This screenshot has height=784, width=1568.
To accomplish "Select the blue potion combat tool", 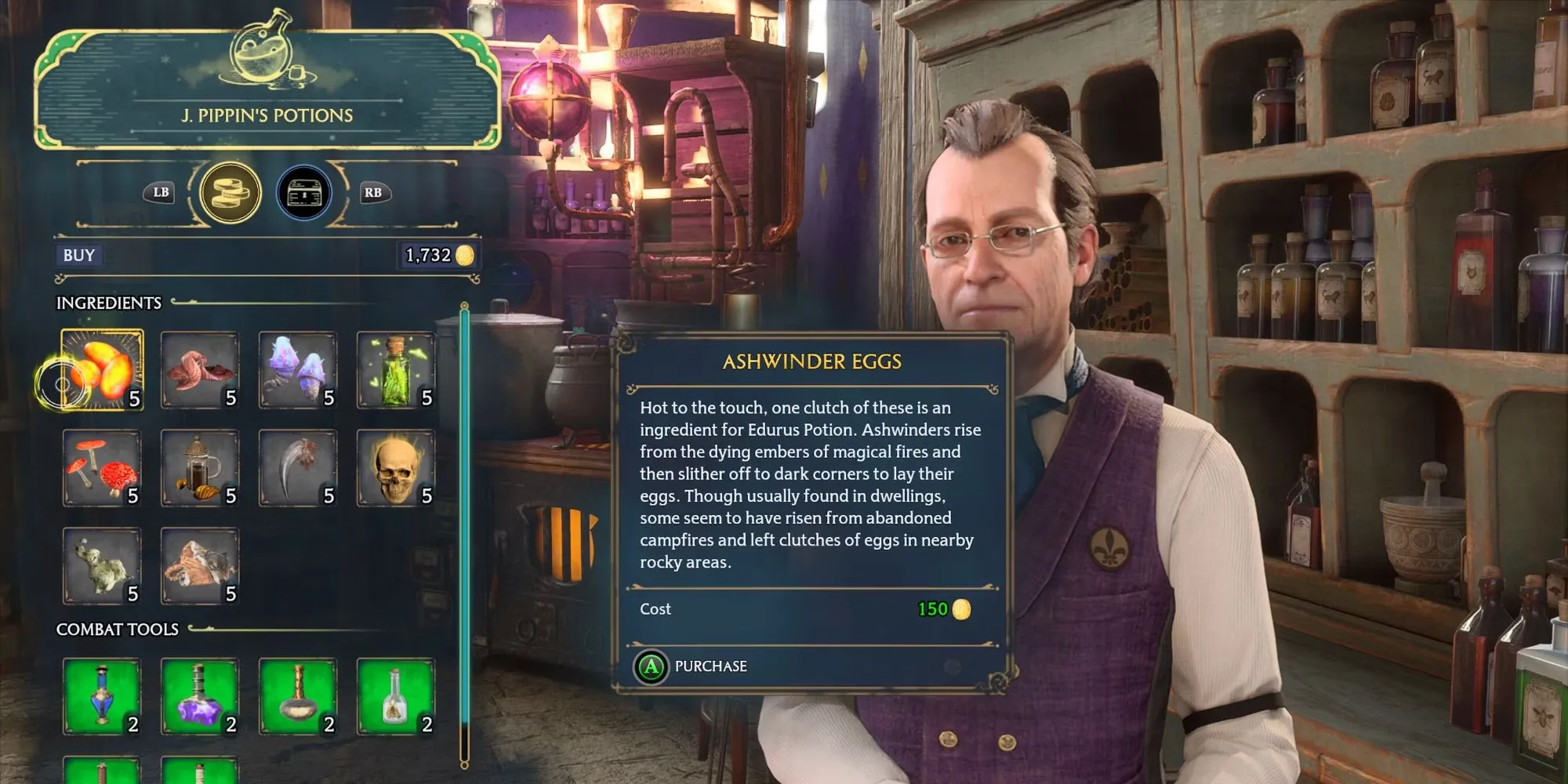I will point(103,696).
